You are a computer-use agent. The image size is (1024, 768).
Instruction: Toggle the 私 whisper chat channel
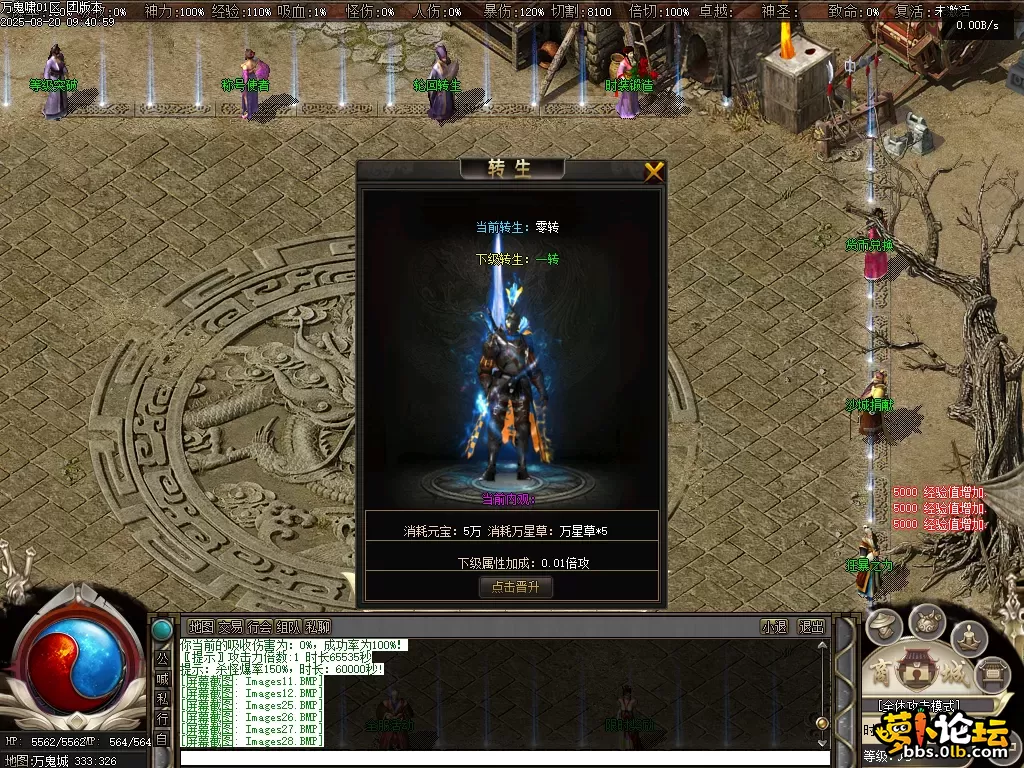(x=162, y=698)
